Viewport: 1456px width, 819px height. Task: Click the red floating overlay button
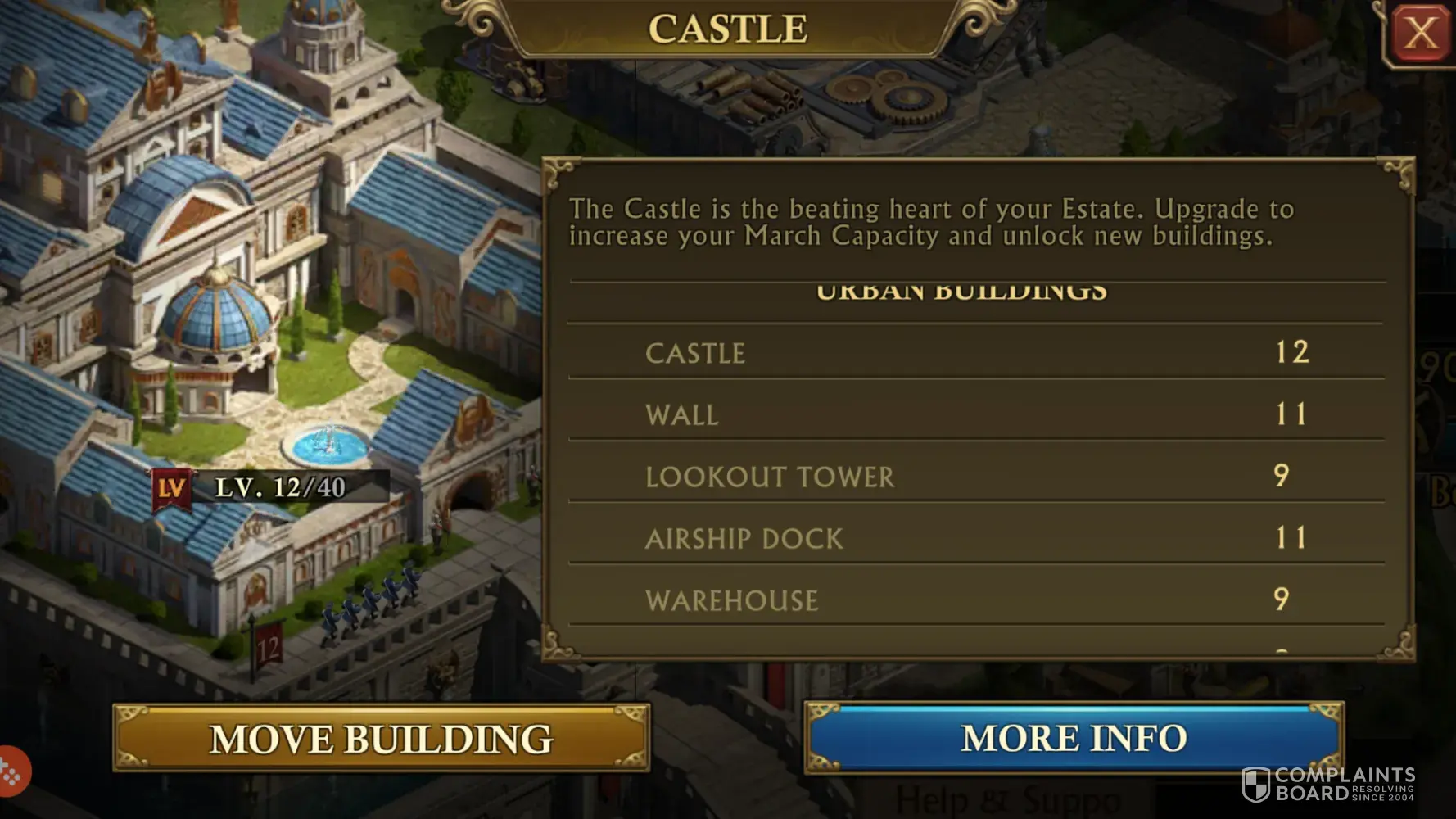point(11,771)
